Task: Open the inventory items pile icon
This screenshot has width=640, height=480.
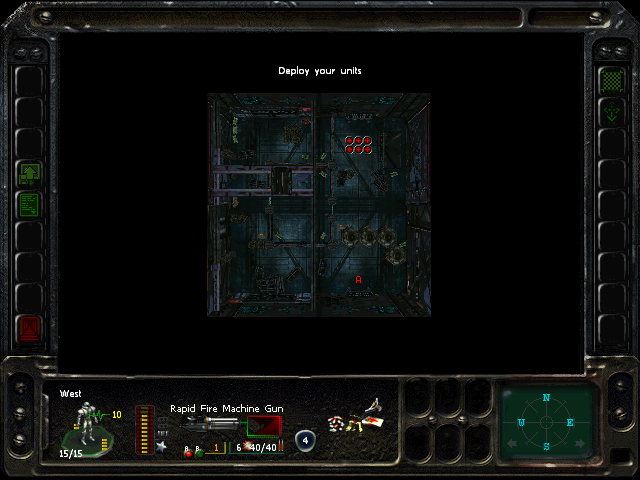Action: [x=357, y=420]
